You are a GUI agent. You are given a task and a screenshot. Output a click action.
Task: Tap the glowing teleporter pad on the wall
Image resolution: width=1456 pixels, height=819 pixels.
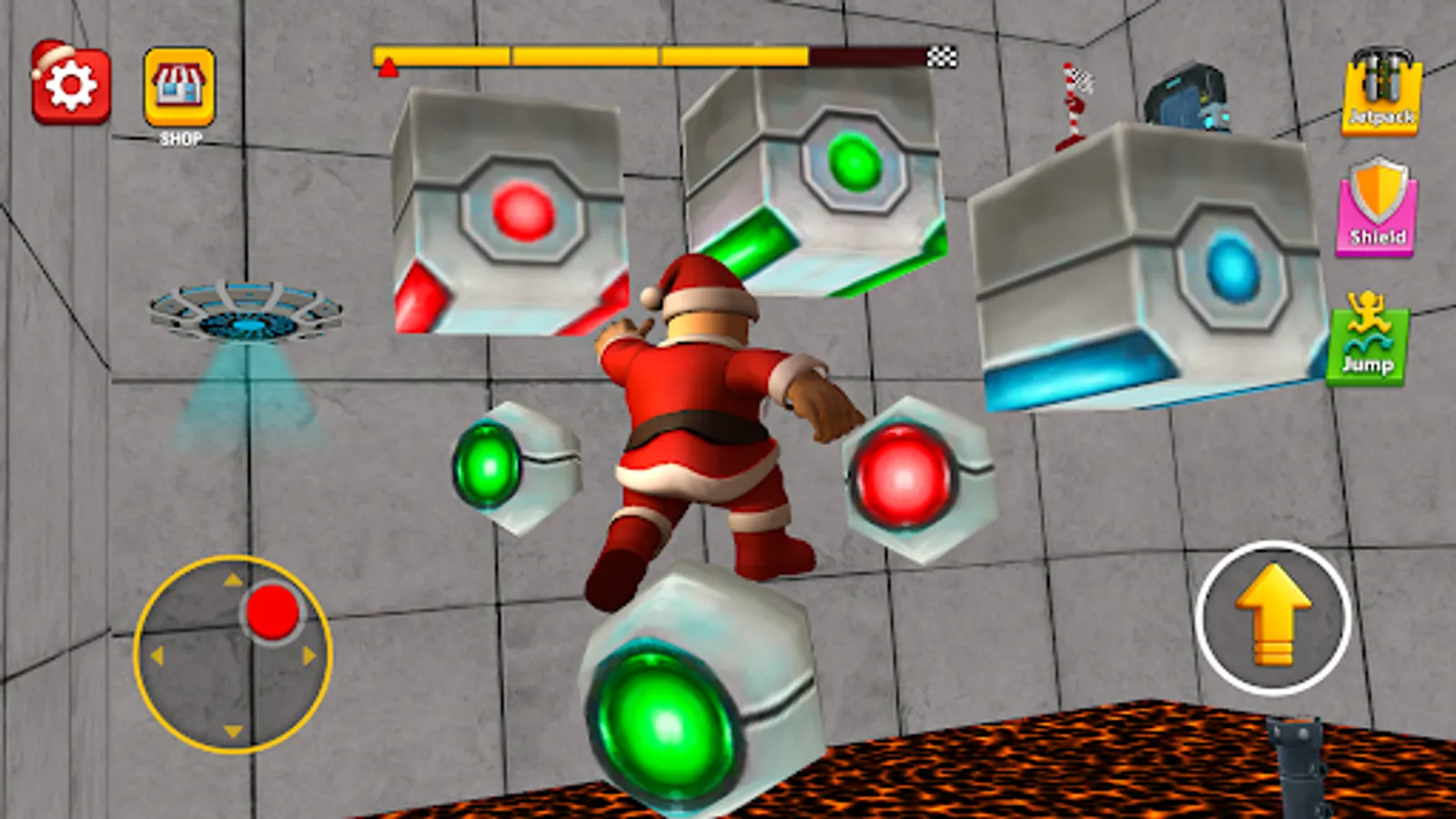pyautogui.click(x=246, y=309)
